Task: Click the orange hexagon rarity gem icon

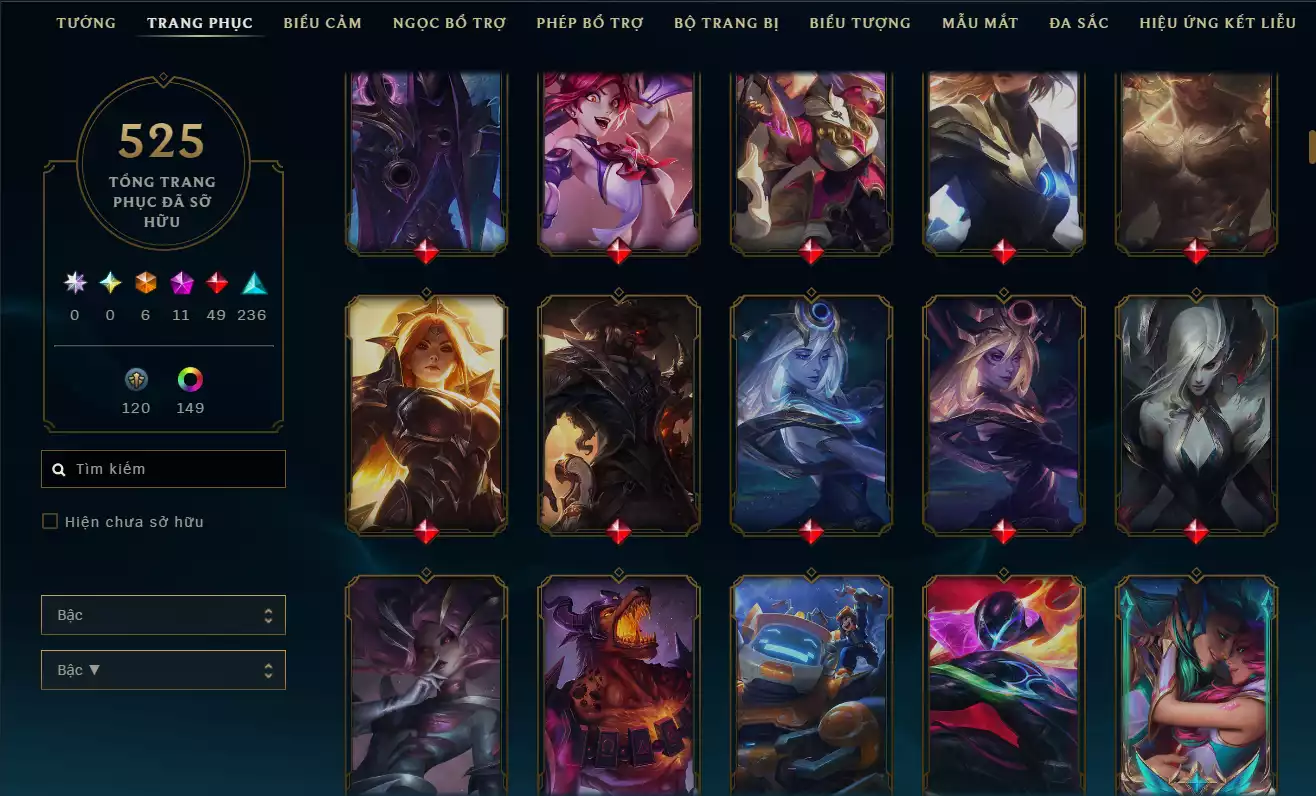Action: pyautogui.click(x=144, y=283)
